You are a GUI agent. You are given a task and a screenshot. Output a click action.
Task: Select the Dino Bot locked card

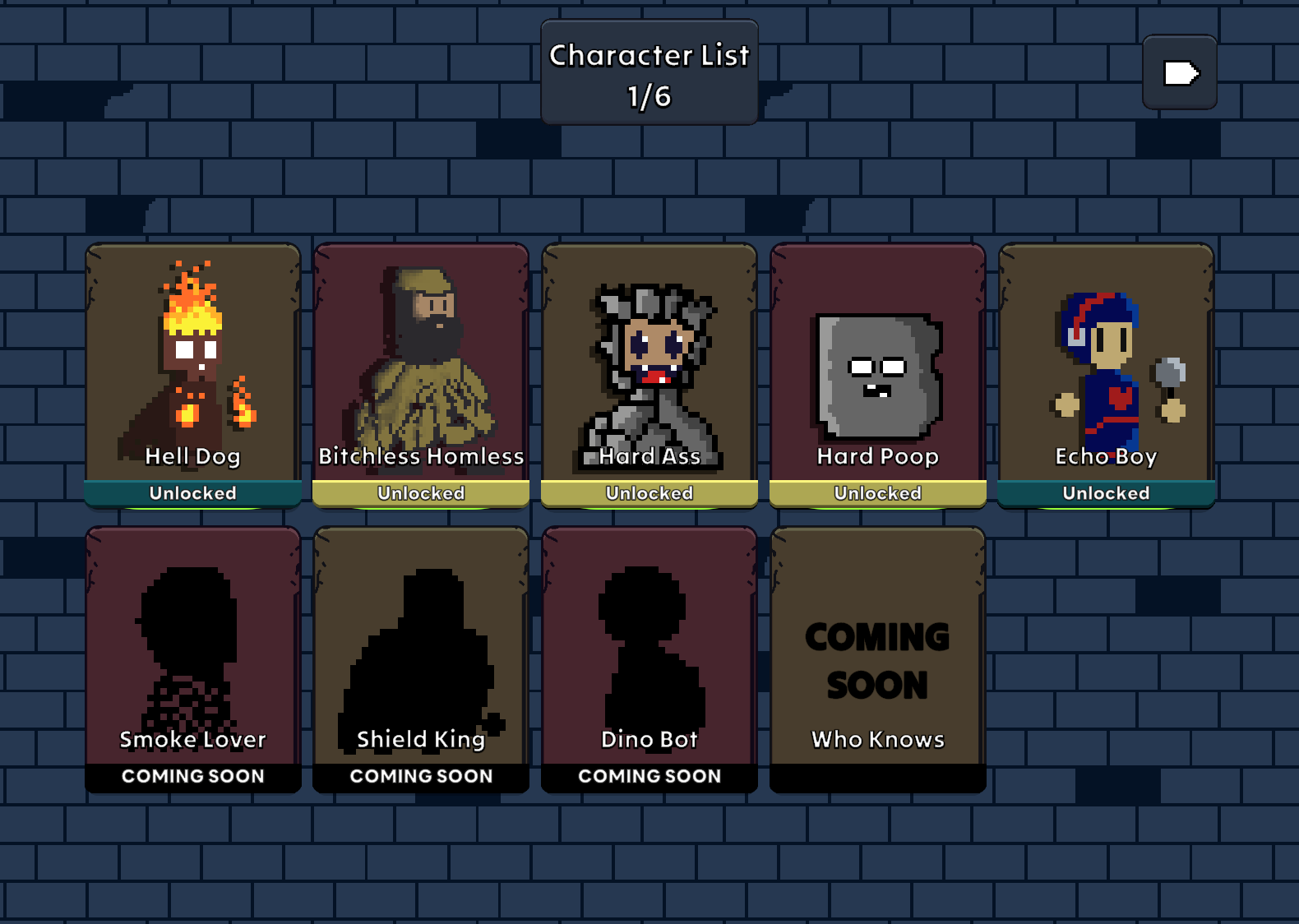coord(649,659)
